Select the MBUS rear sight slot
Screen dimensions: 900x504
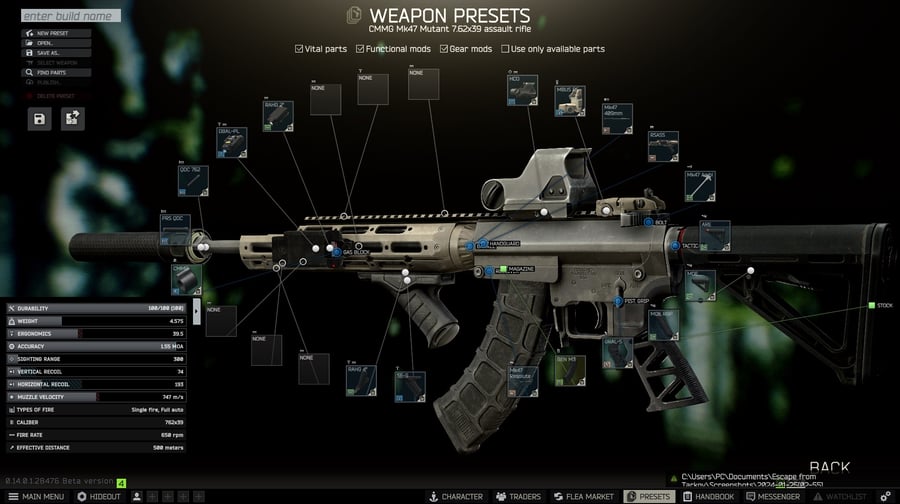(571, 101)
